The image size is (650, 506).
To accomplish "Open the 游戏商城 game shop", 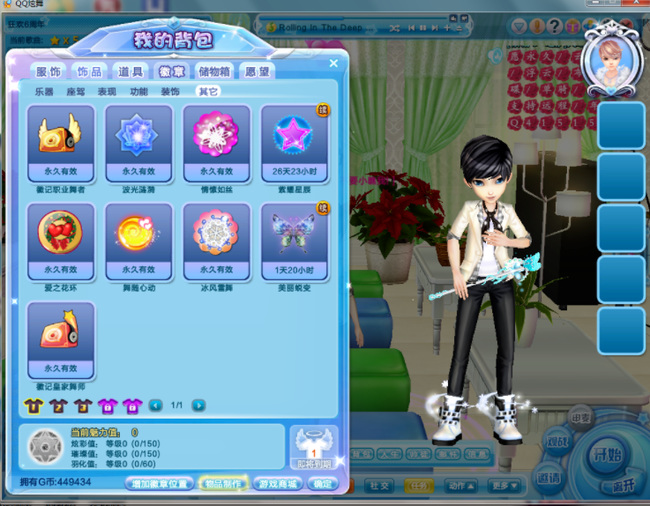I will pyautogui.click(x=276, y=483).
